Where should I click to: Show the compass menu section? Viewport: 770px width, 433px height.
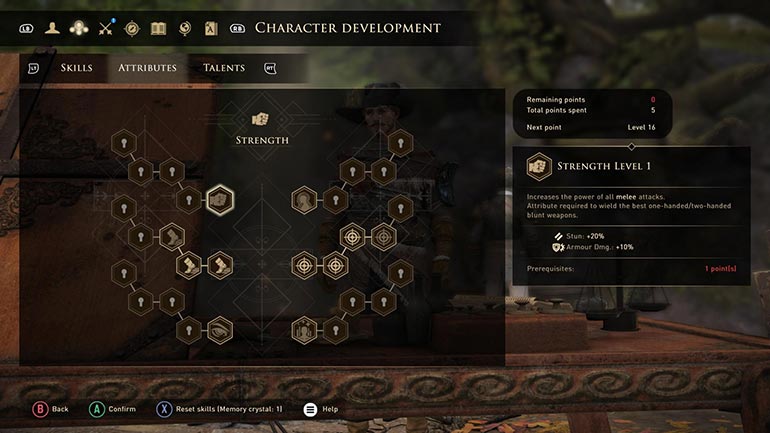pyautogui.click(x=131, y=28)
